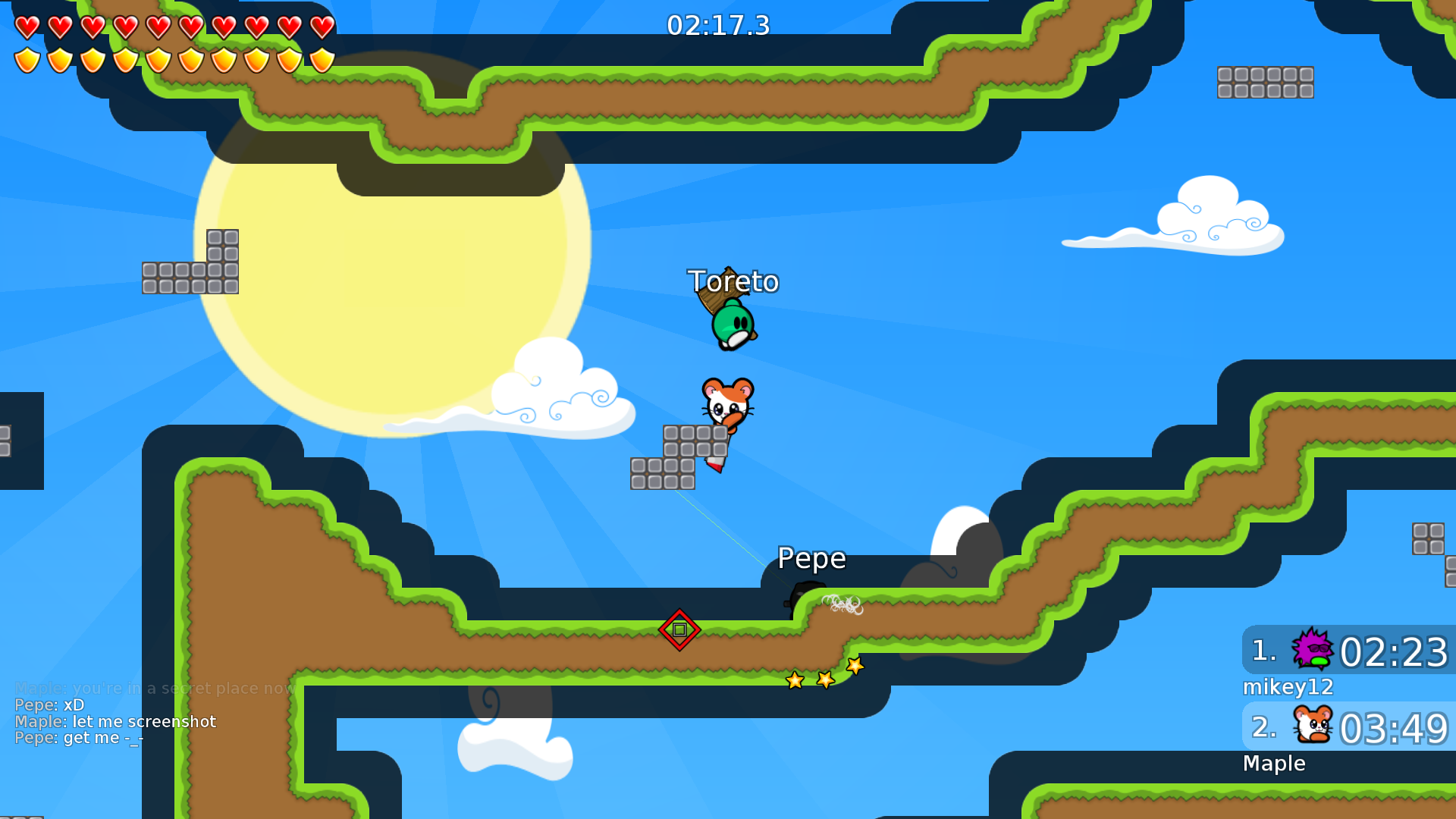Click the Pepe player name label
This screenshot has width=1456, height=819.
click(x=811, y=558)
